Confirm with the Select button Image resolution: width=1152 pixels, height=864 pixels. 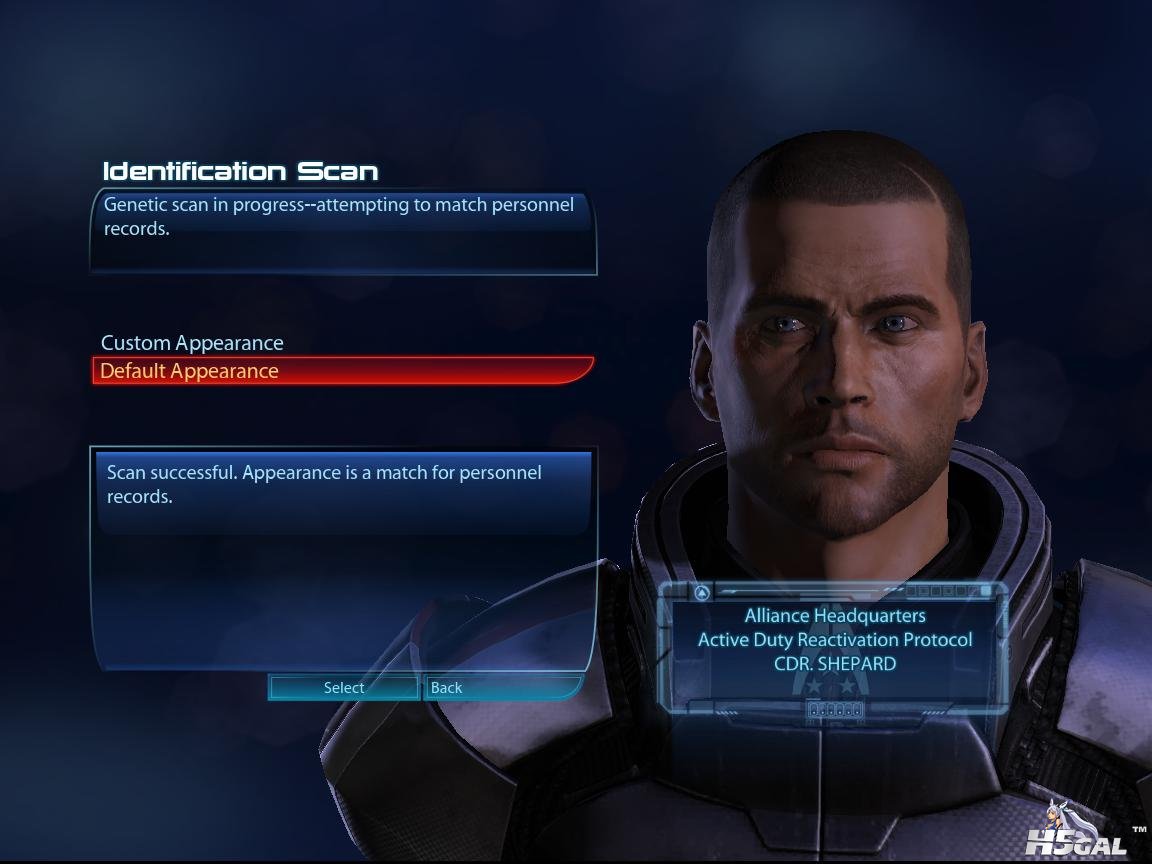pyautogui.click(x=344, y=688)
